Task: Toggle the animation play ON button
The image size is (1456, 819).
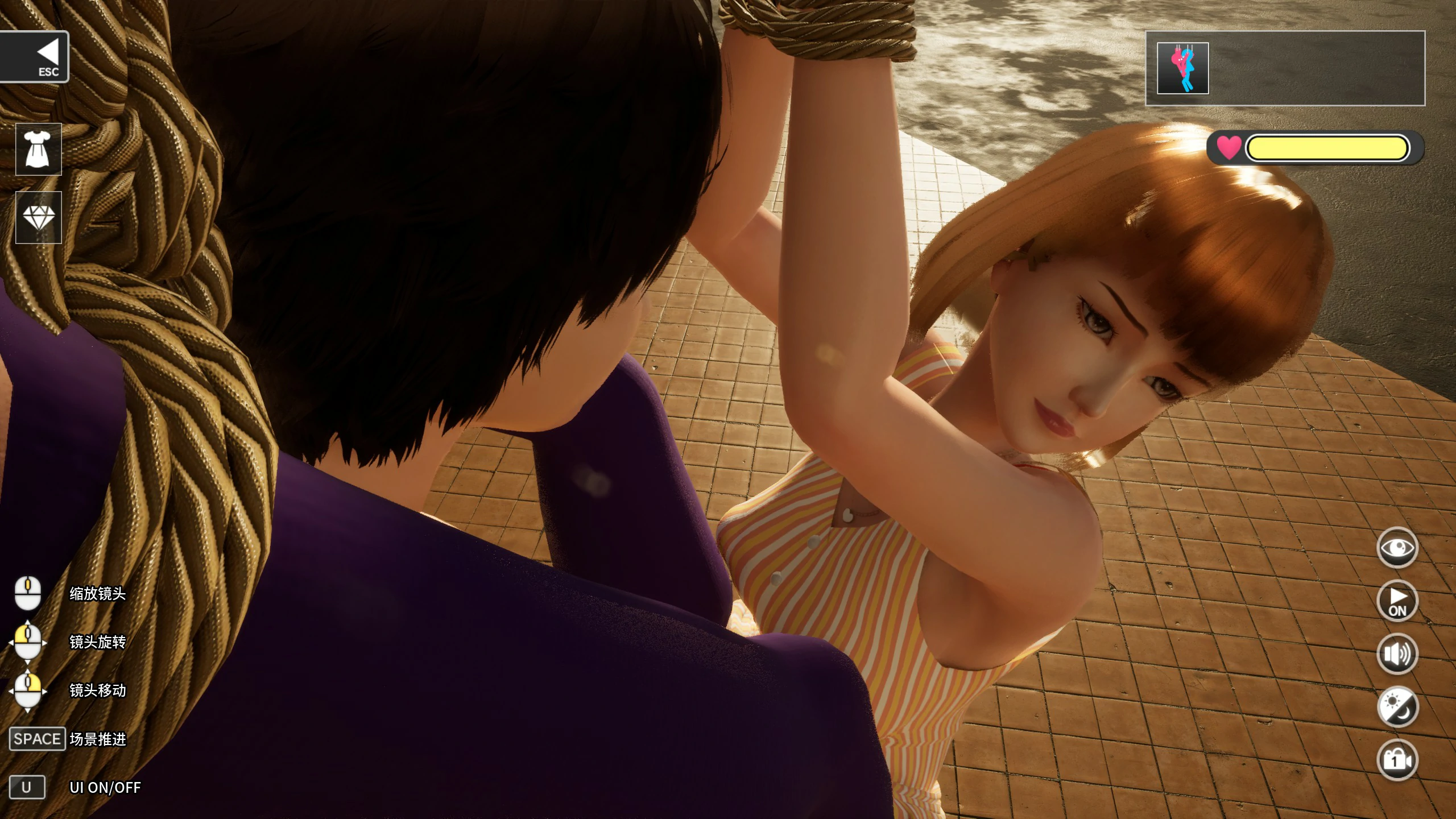Action: [x=1397, y=600]
